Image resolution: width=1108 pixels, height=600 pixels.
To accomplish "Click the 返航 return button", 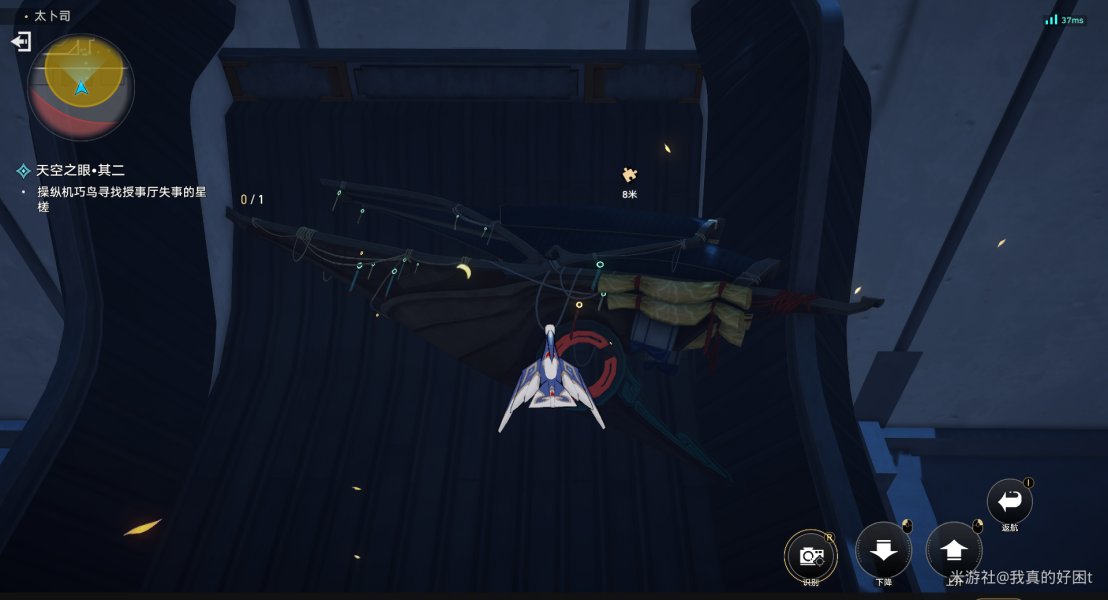I will pyautogui.click(x=1009, y=501).
